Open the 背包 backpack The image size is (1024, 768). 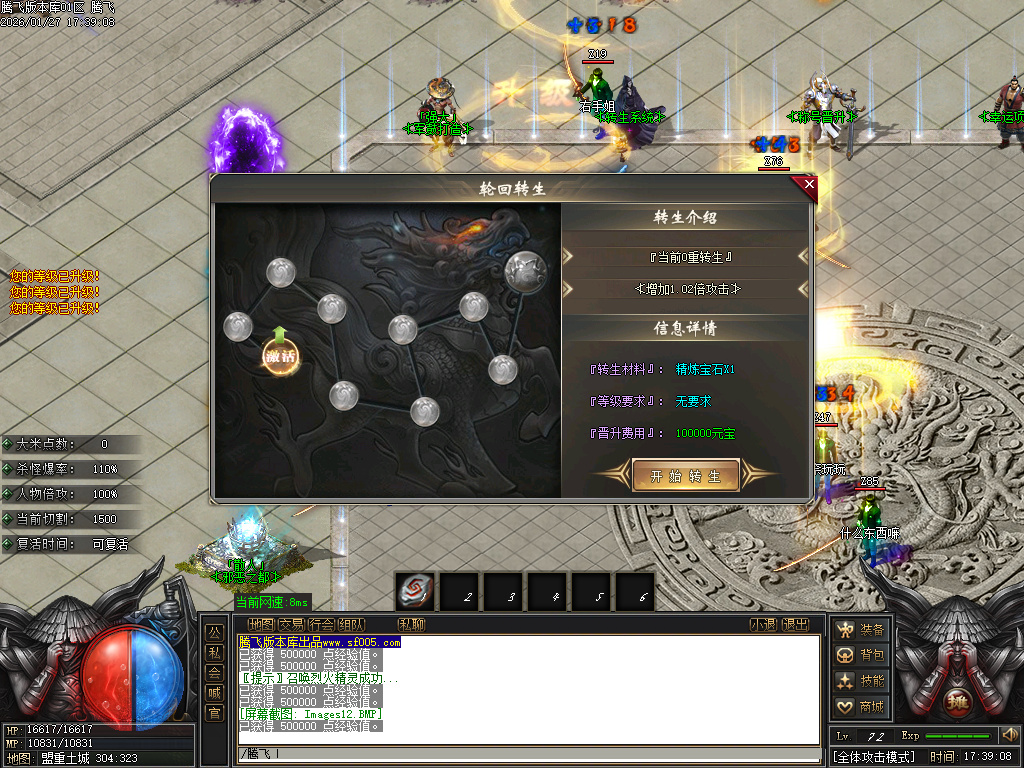pyautogui.click(x=861, y=655)
